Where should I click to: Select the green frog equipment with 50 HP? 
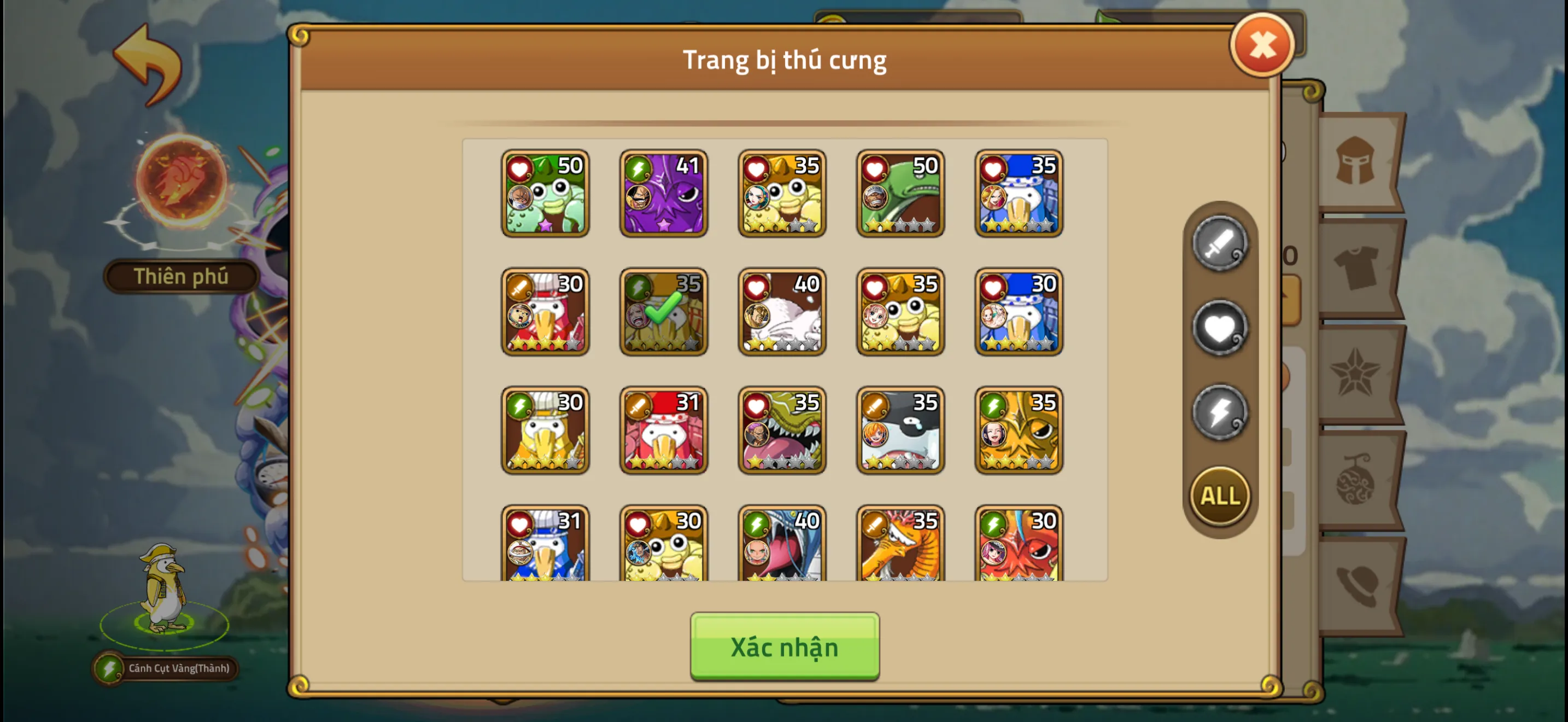545,194
